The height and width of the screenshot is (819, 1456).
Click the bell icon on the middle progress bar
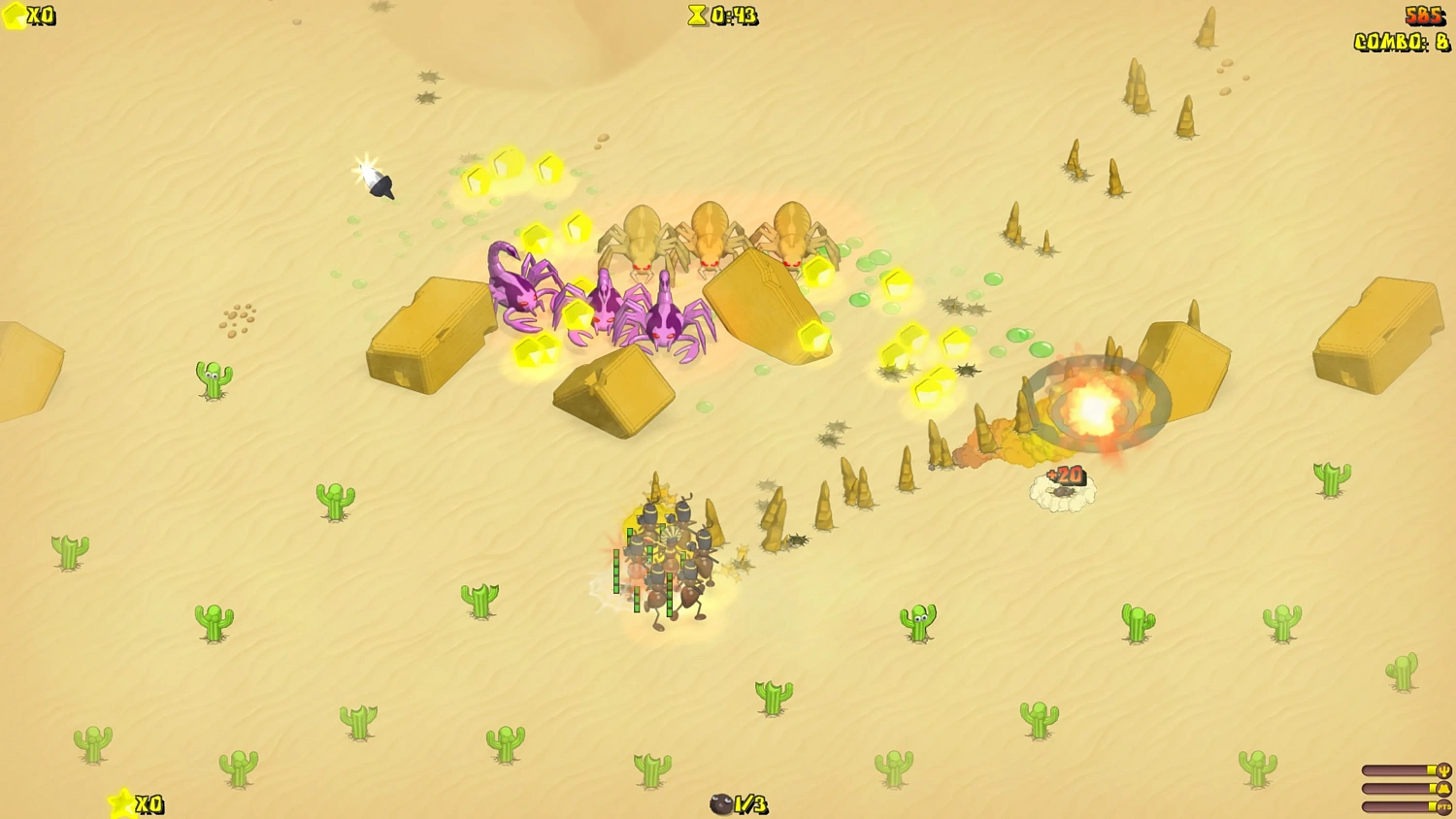1443,788
